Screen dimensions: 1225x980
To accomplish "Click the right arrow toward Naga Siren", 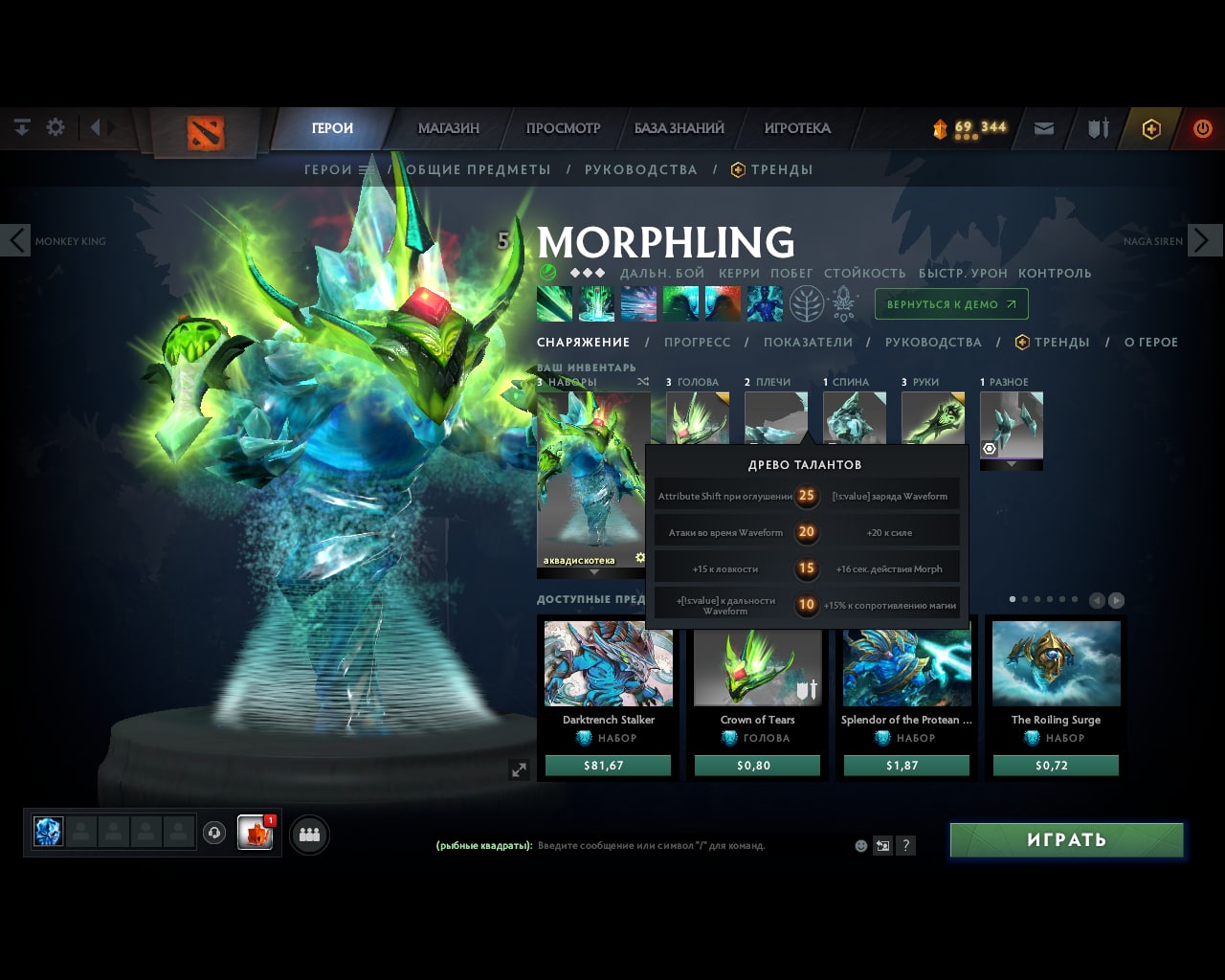I will click(x=1205, y=240).
